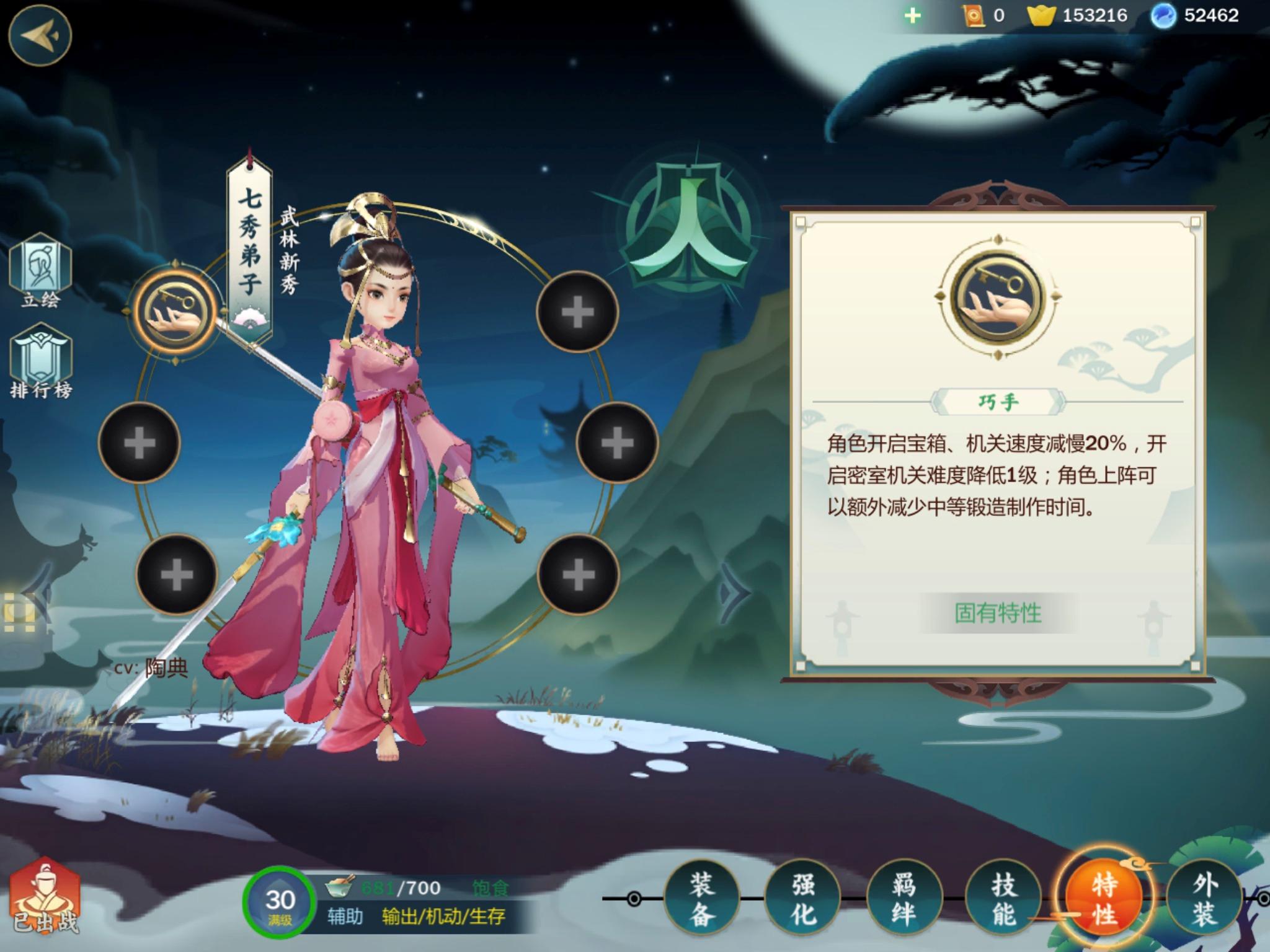Click the back arrow to exit
Screen dimensions: 1270x952
click(41, 33)
